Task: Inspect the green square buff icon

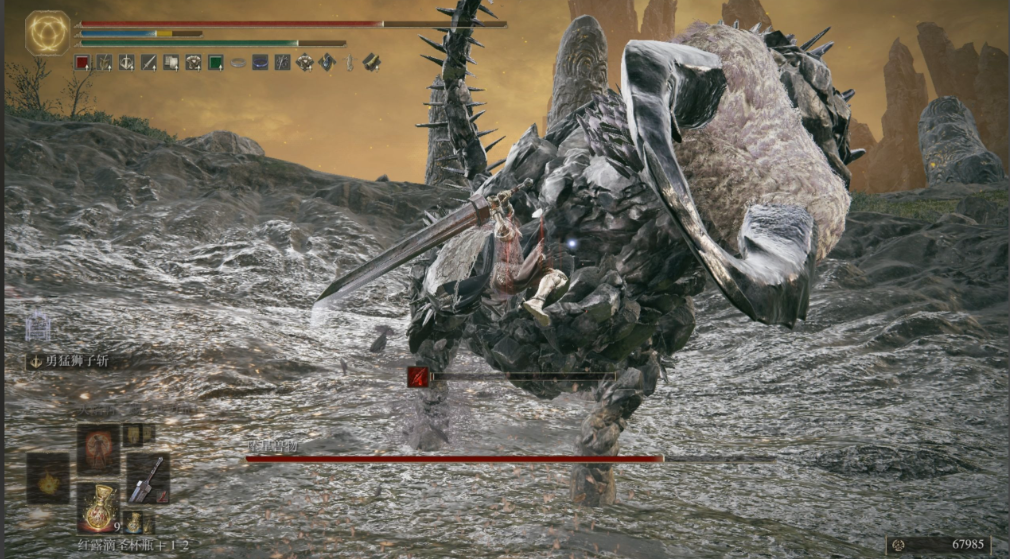Action: [215, 62]
